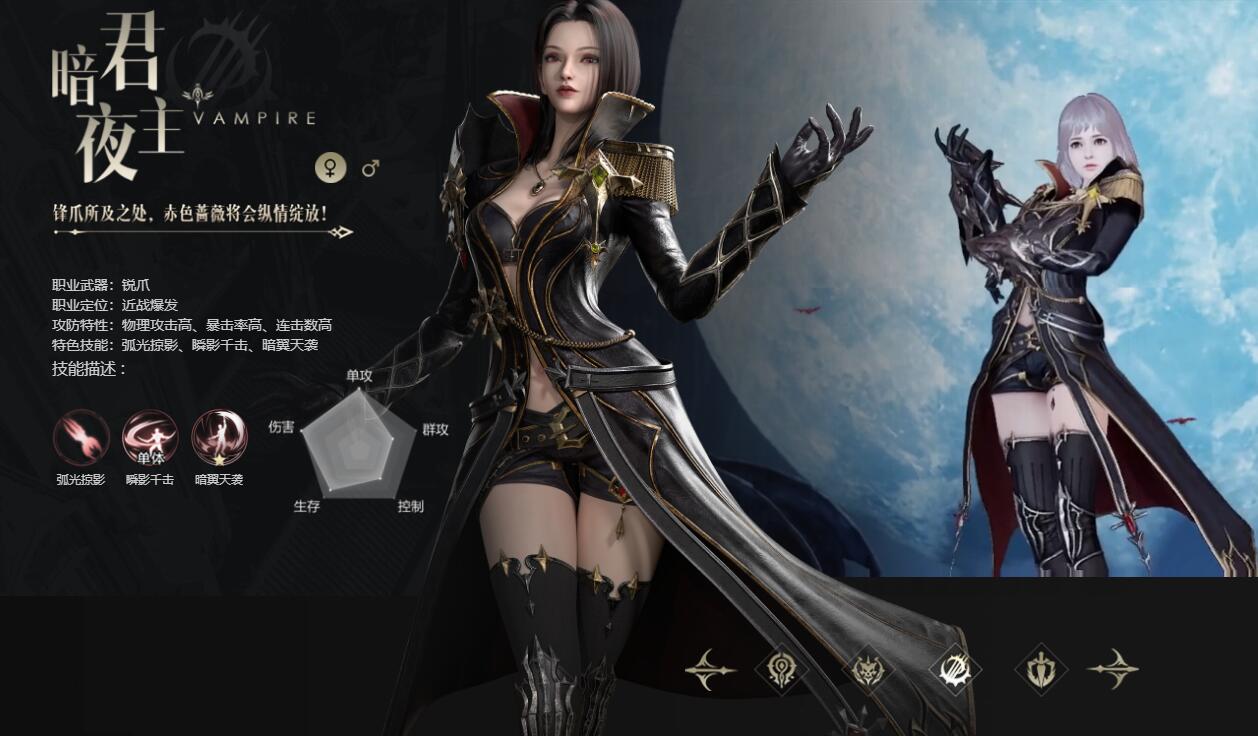This screenshot has height=736, width=1258.
Task: Show the 弧光掠影 skill description
Action: tap(81, 438)
